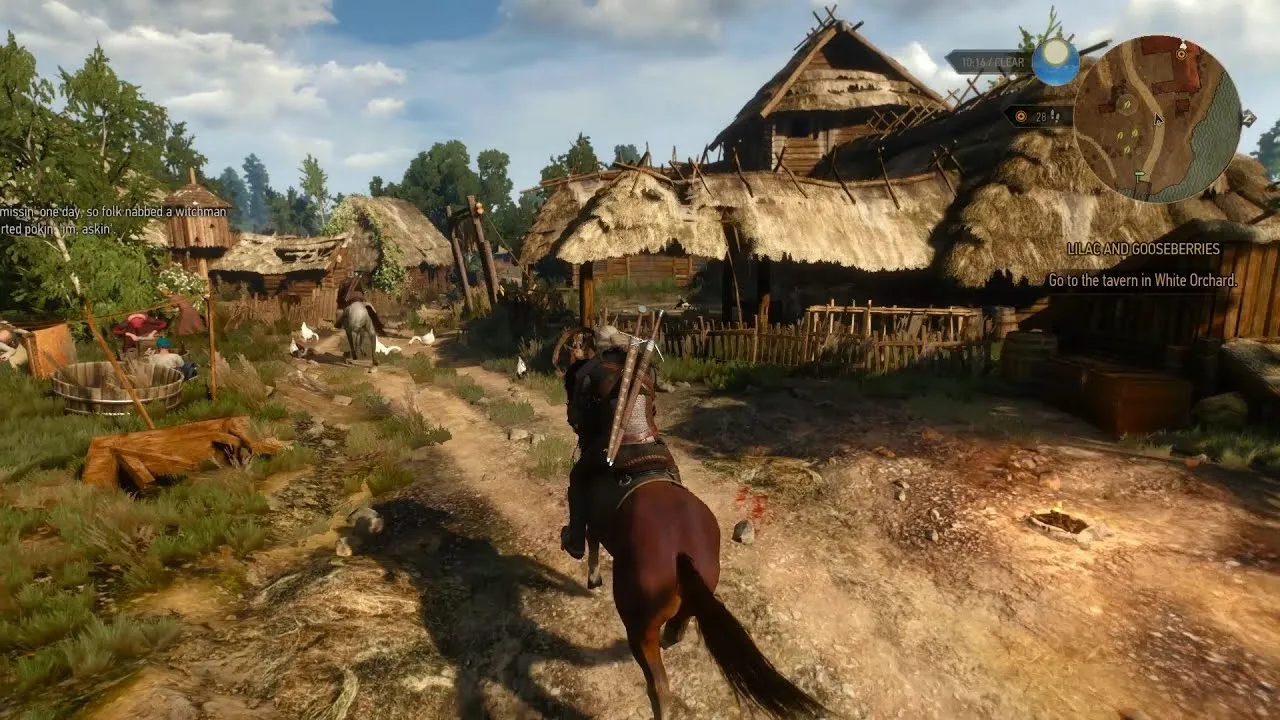Select the signpost icon at the minimap bottom

click(x=1139, y=174)
